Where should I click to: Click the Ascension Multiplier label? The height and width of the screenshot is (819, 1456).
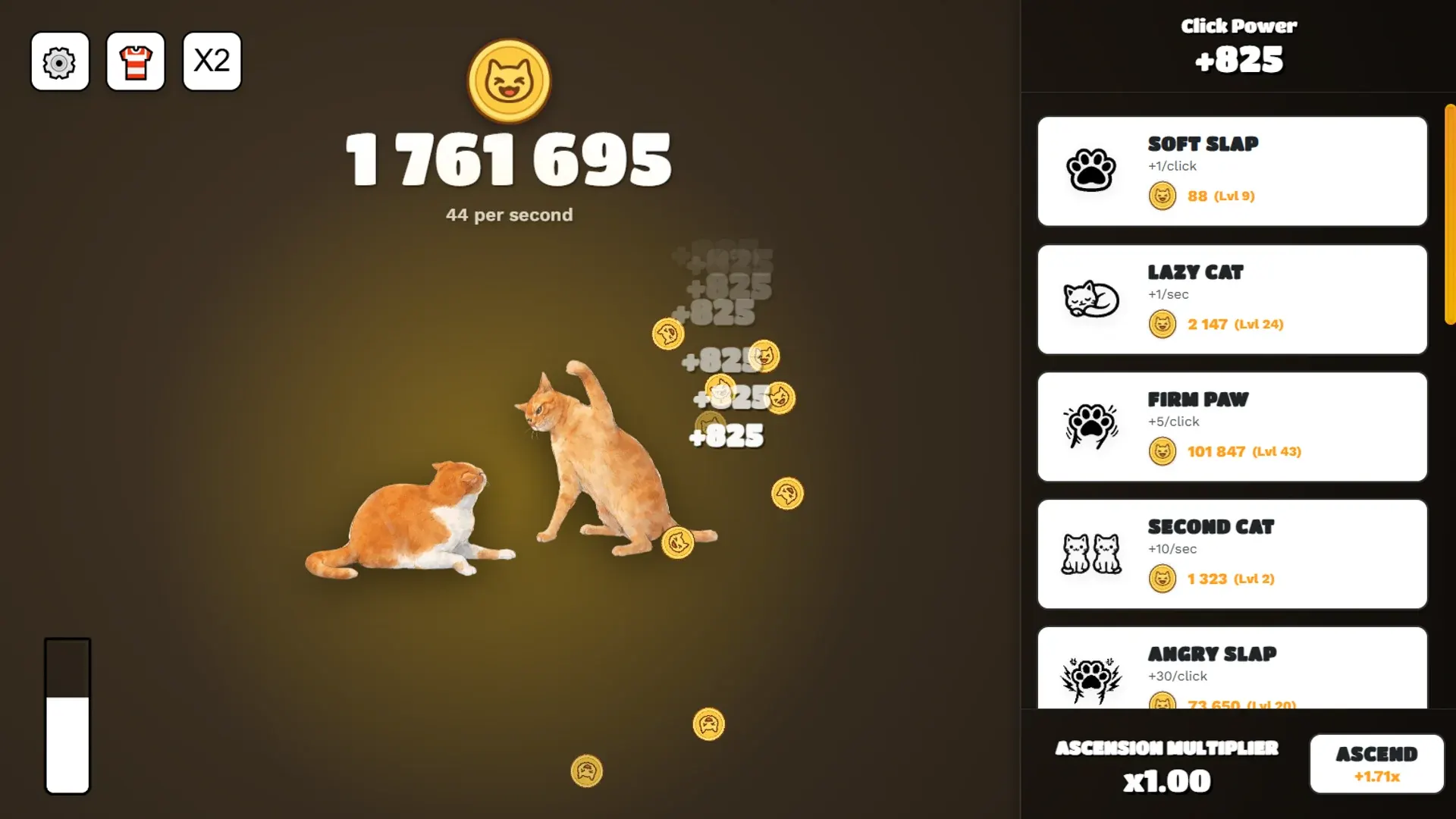click(1166, 748)
